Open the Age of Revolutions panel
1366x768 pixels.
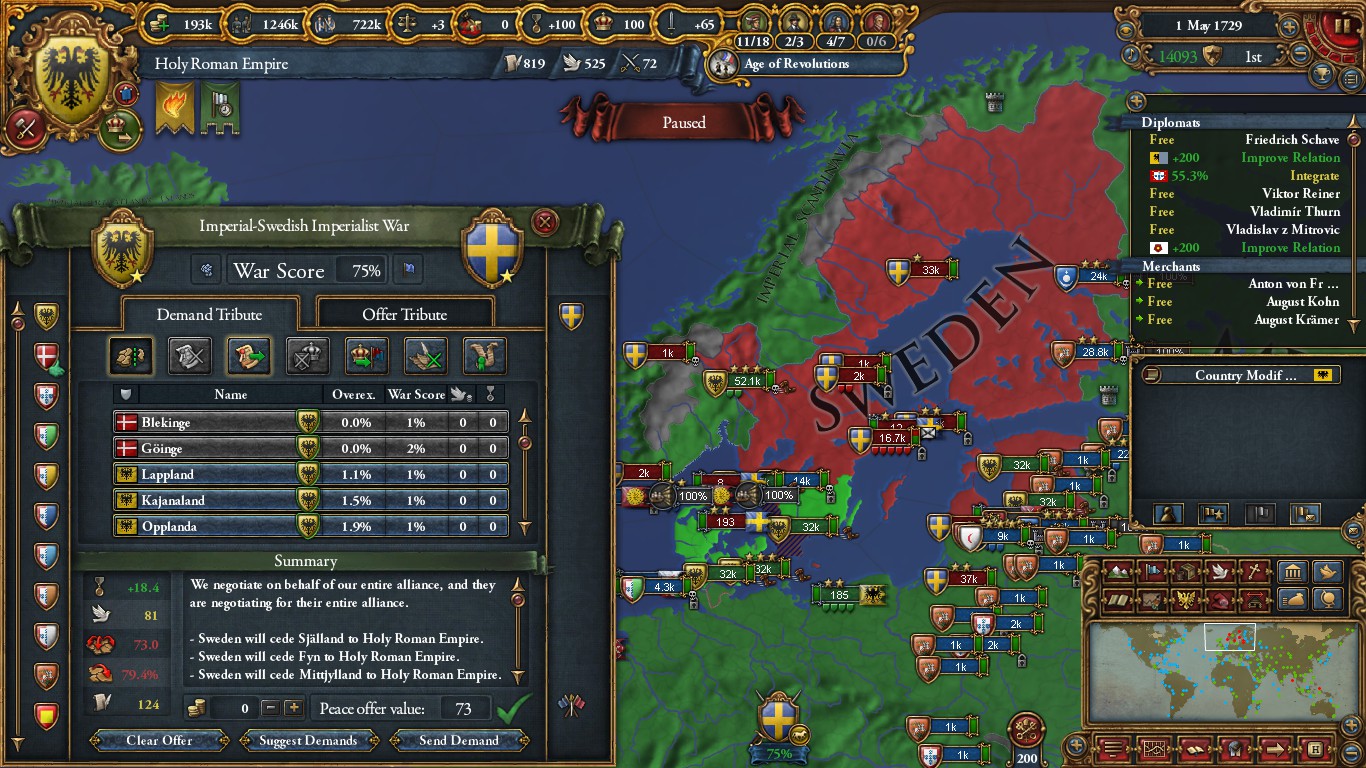796,64
